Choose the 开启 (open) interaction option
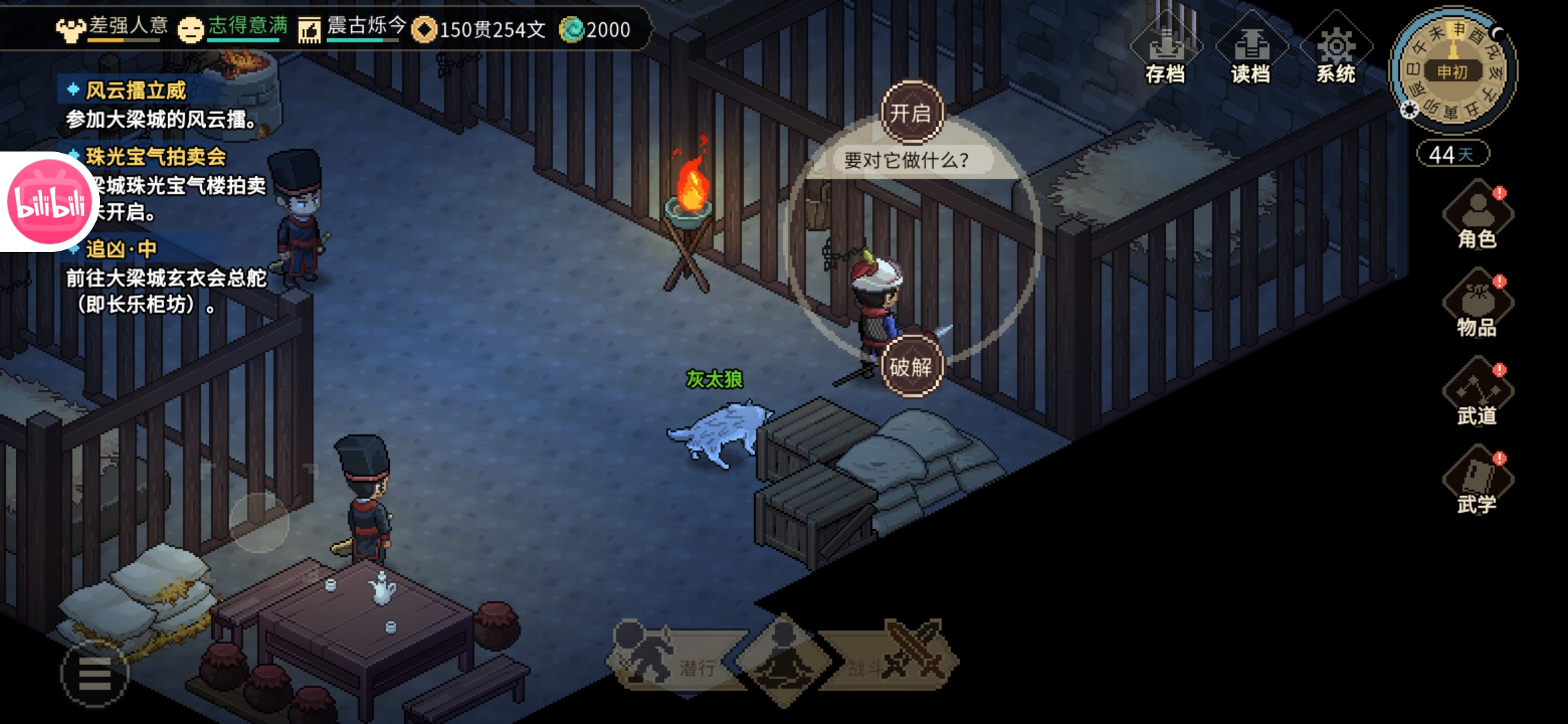Viewport: 1568px width, 724px height. coord(911,113)
